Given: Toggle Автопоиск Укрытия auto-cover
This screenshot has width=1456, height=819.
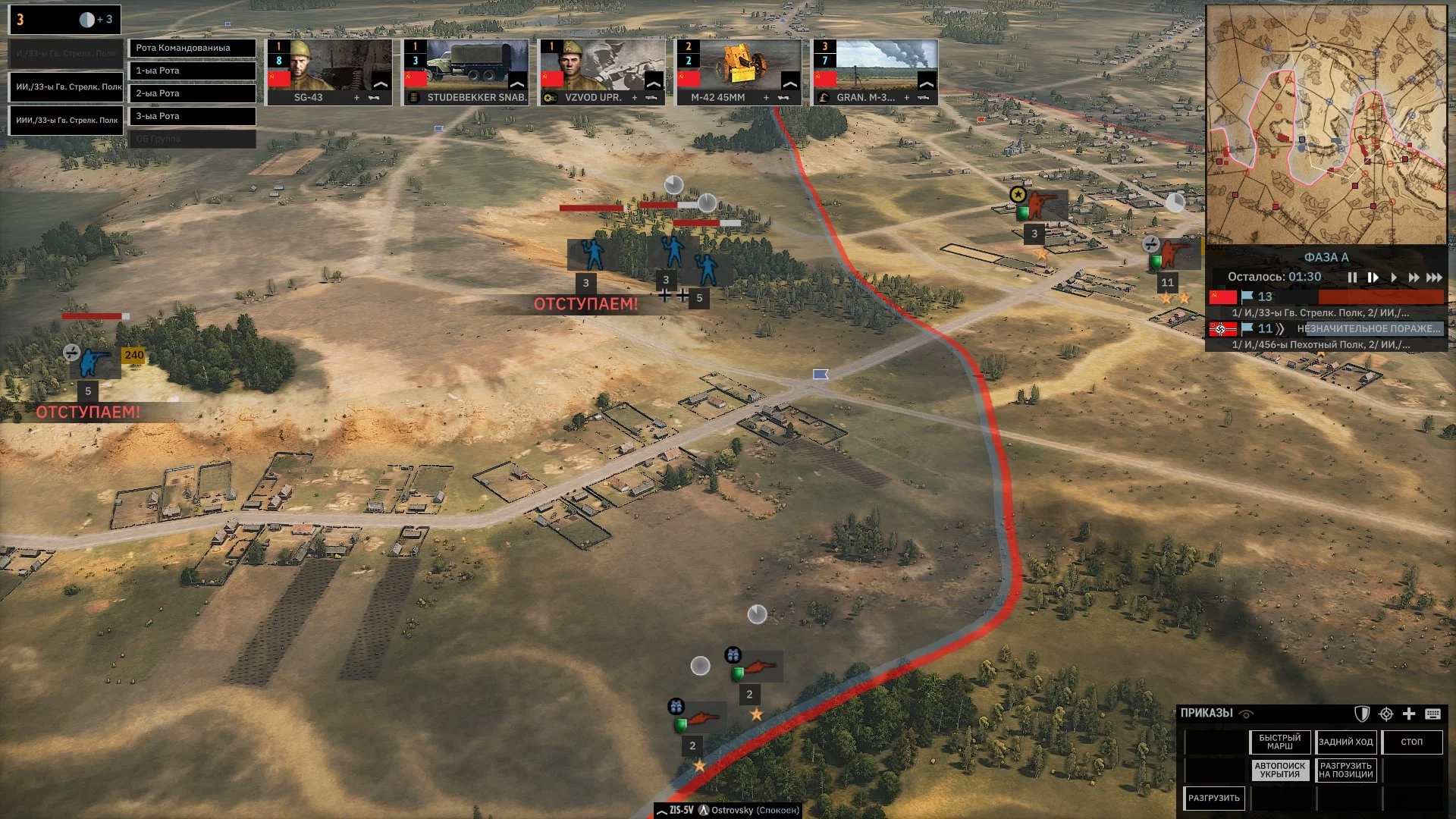Looking at the screenshot, I should point(1280,770).
